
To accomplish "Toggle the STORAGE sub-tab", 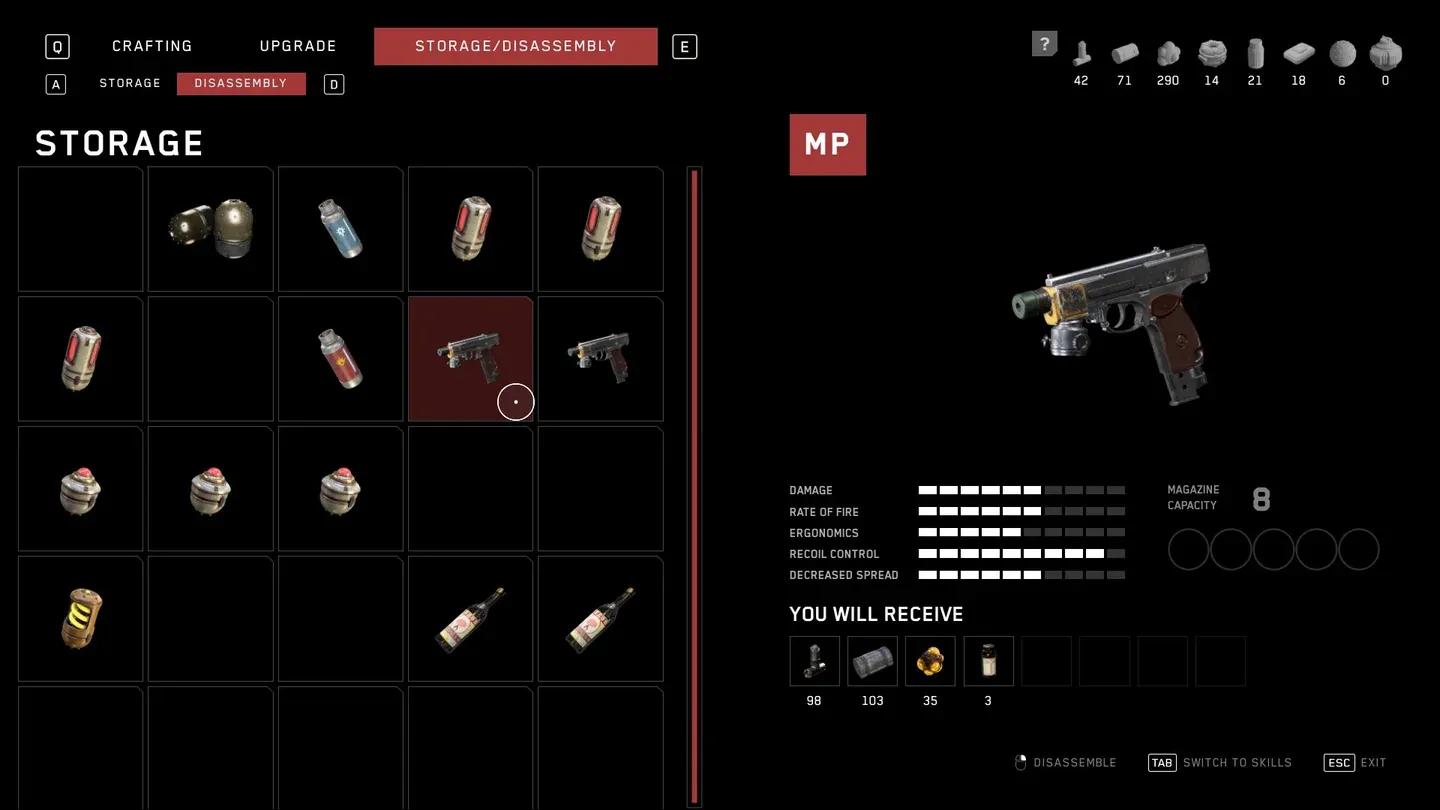I will coord(129,82).
